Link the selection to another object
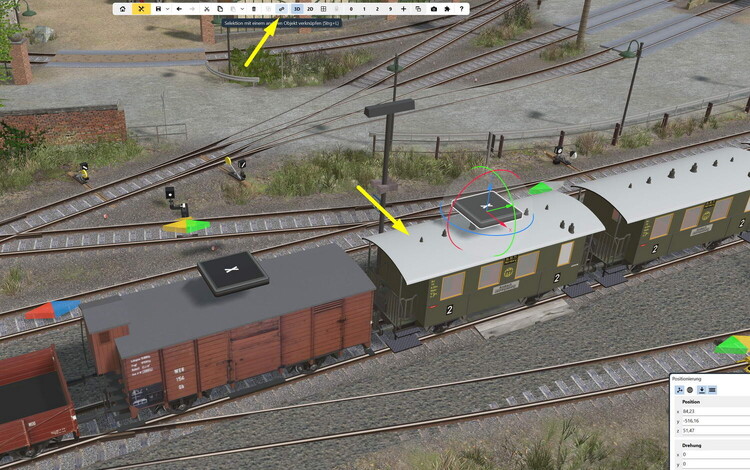Viewport: 750px width, 470px height. (282, 9)
